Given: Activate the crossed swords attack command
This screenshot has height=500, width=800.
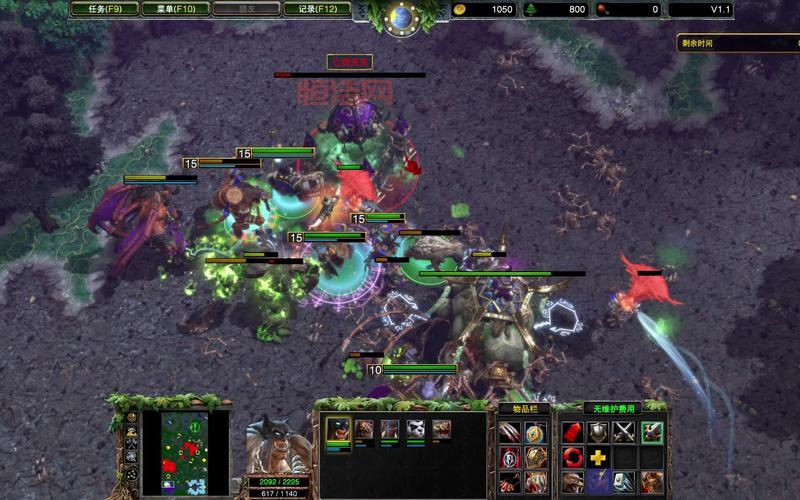Looking at the screenshot, I should pyautogui.click(x=624, y=432).
